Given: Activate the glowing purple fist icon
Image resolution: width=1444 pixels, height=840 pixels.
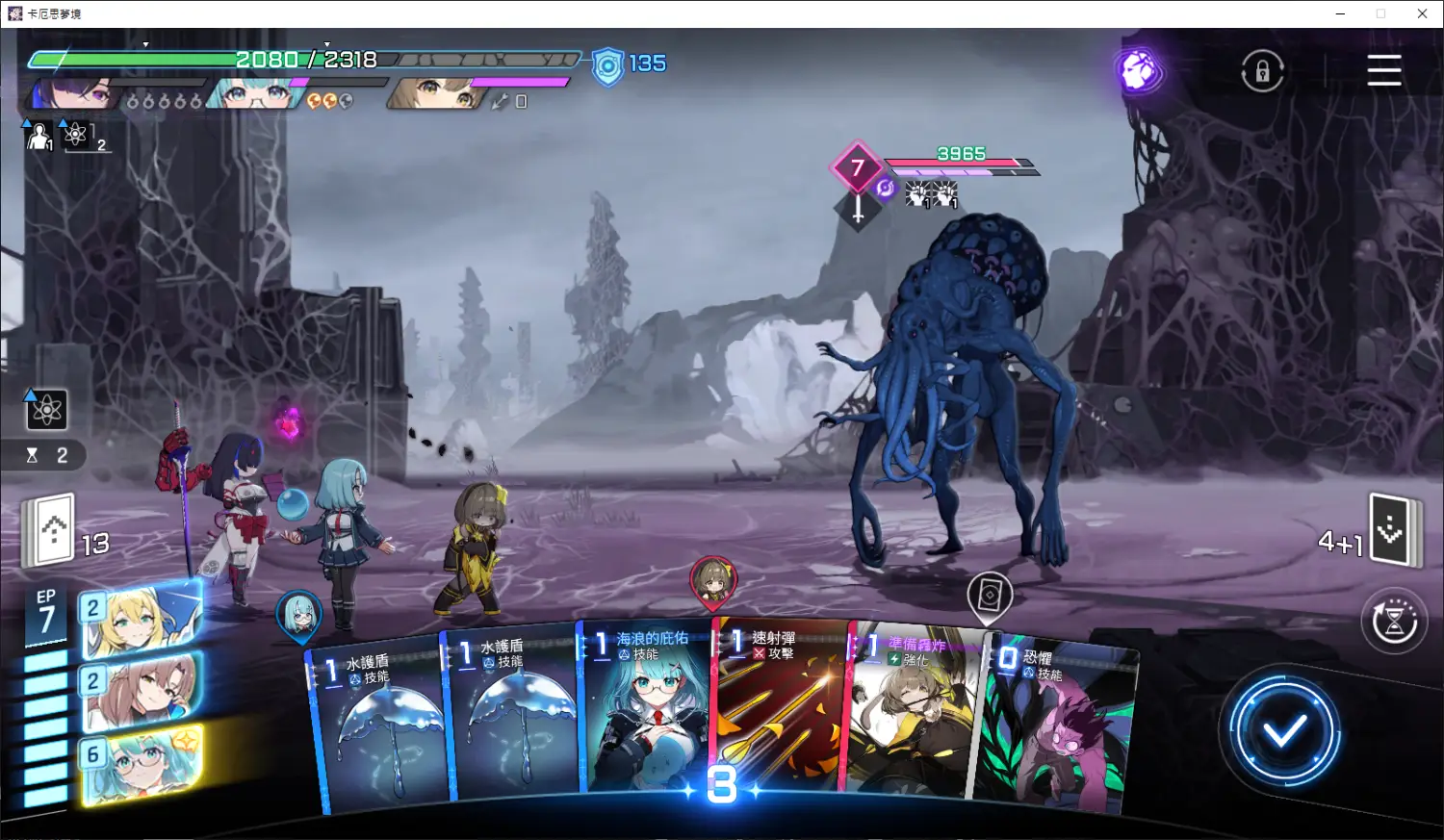Looking at the screenshot, I should (1139, 70).
